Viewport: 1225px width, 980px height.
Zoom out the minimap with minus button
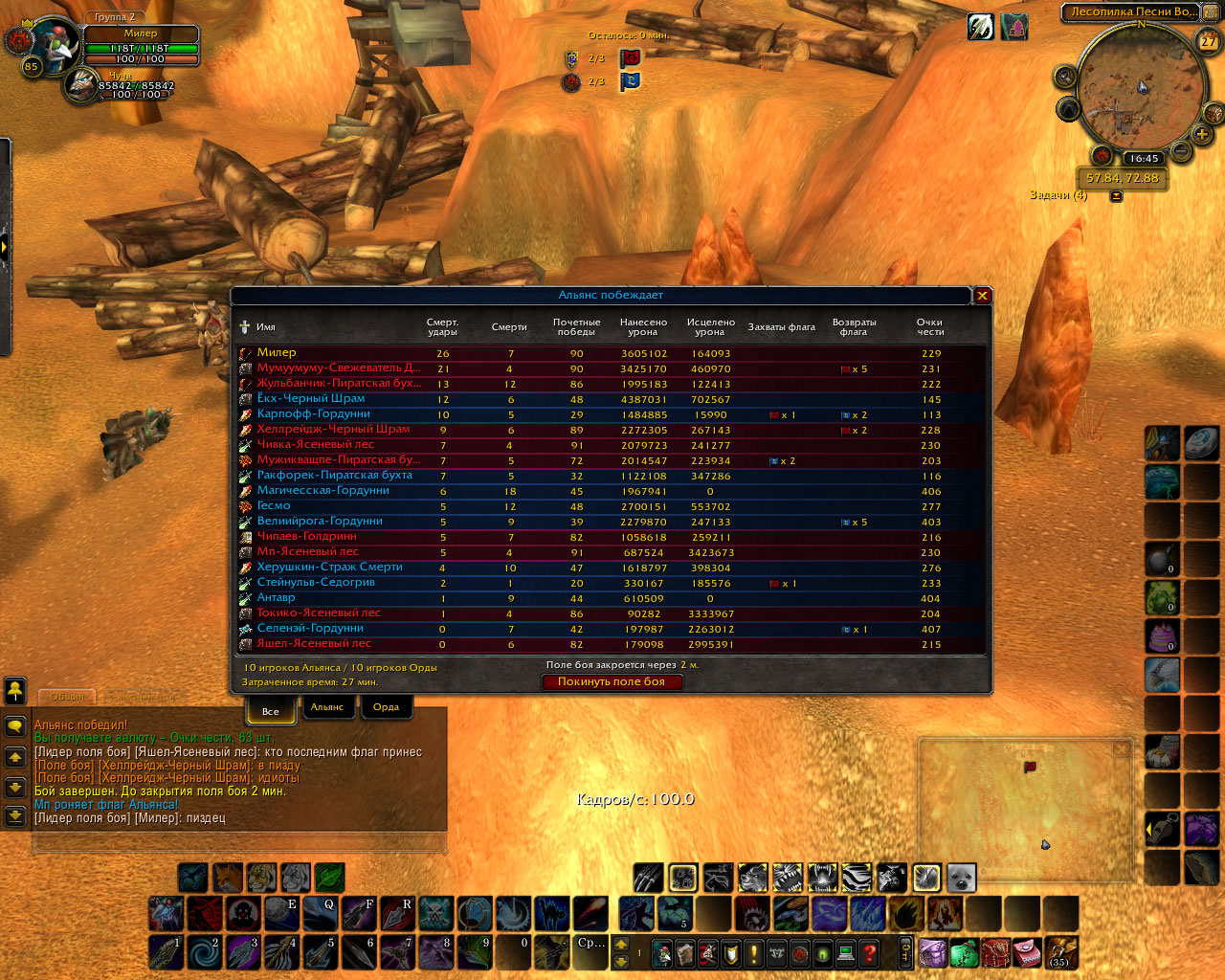[1180, 151]
